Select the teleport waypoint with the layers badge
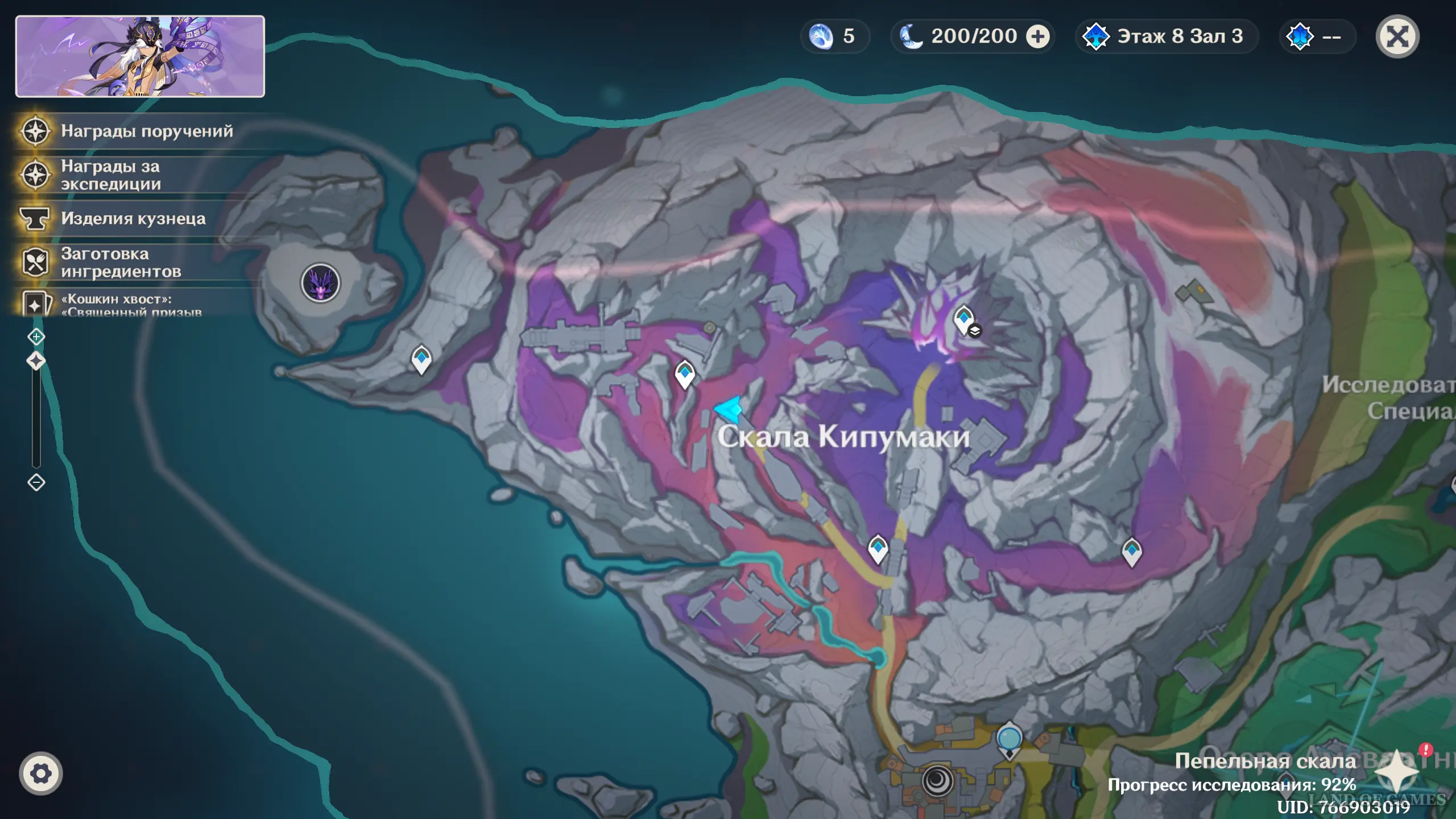This screenshot has width=1456, height=819. pos(964,319)
